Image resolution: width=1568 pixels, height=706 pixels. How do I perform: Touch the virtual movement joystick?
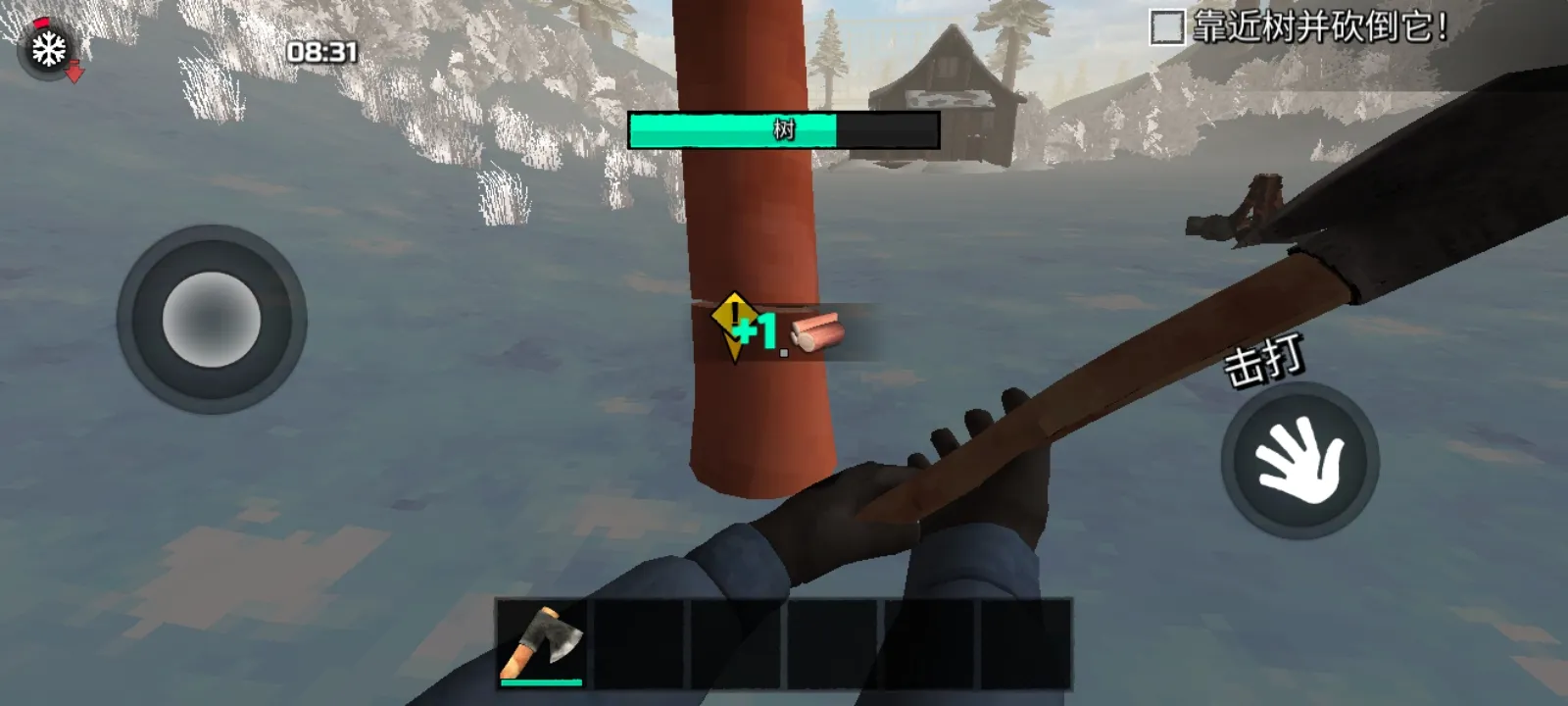(212, 320)
